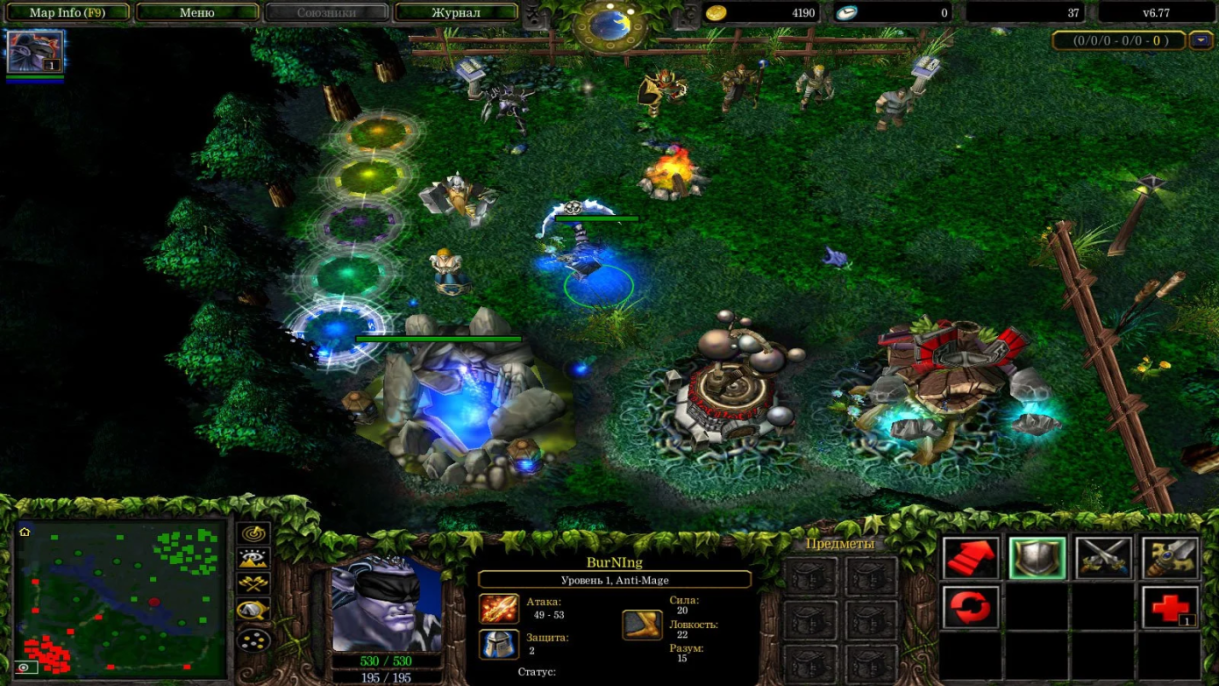The image size is (1219, 686).
Task: Expand the scoreboard dropdown arrow
Action: [x=1201, y=41]
